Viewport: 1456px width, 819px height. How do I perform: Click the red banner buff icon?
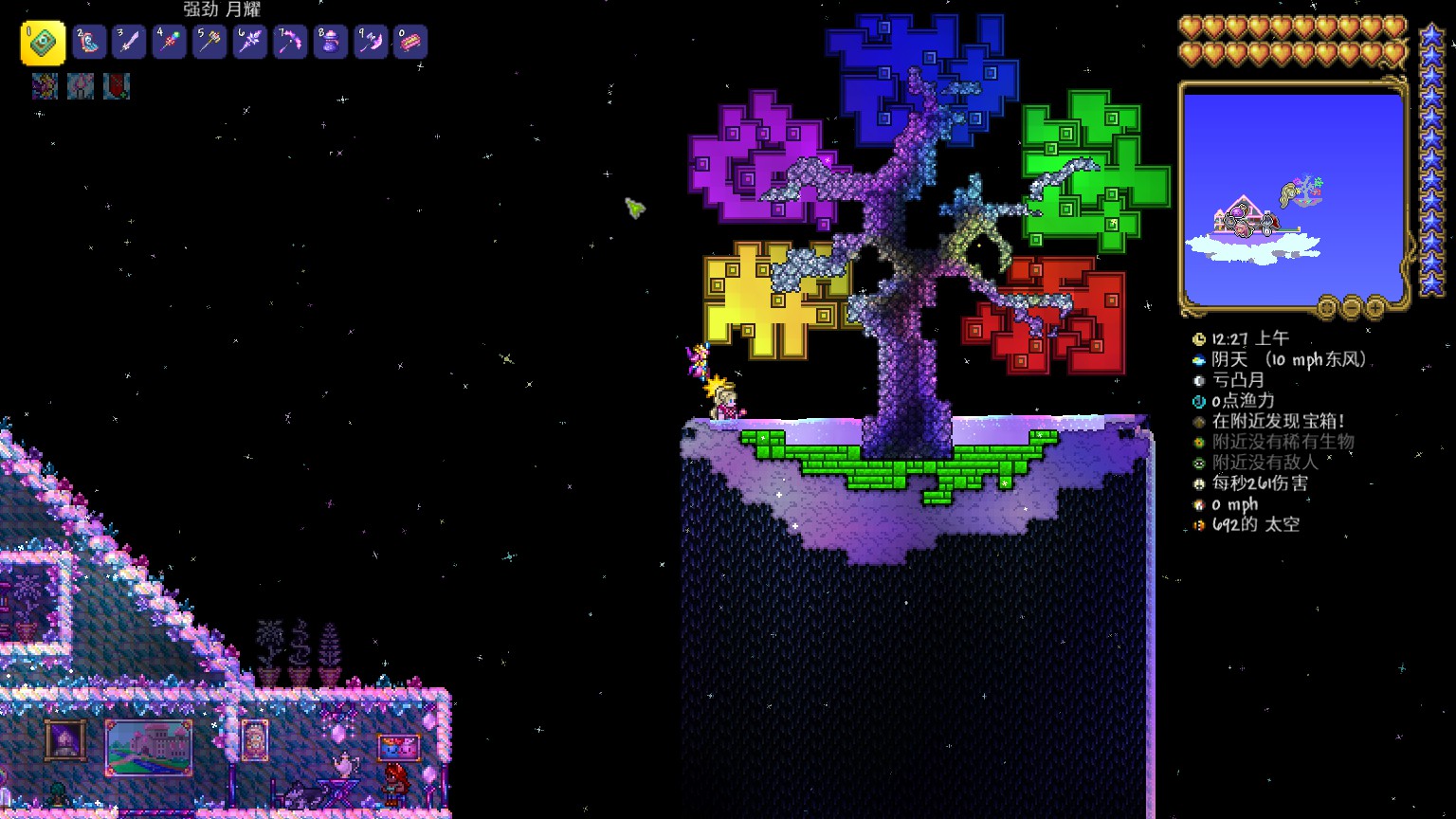[117, 86]
